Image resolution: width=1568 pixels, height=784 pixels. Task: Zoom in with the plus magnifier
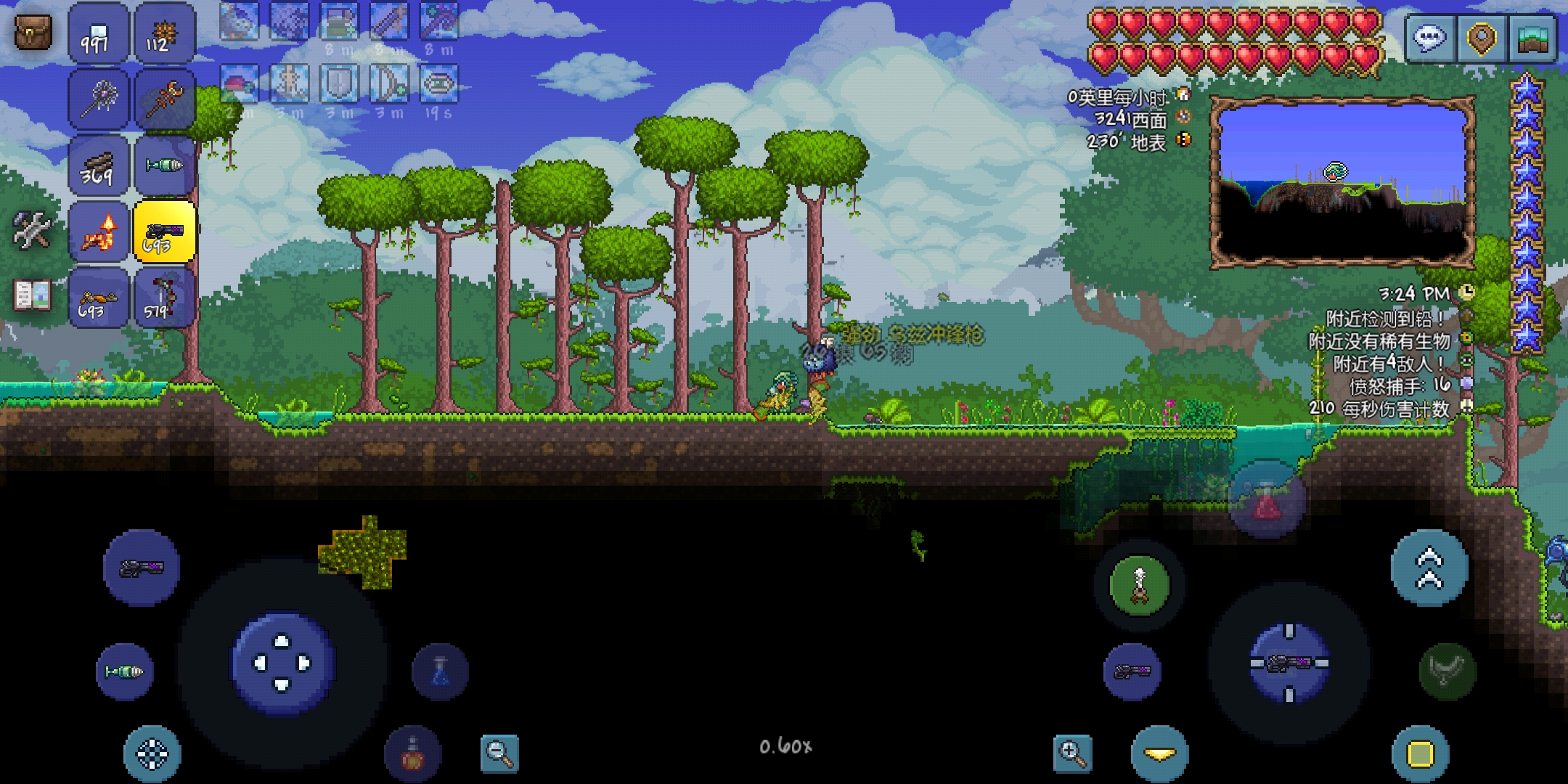pos(1073,752)
